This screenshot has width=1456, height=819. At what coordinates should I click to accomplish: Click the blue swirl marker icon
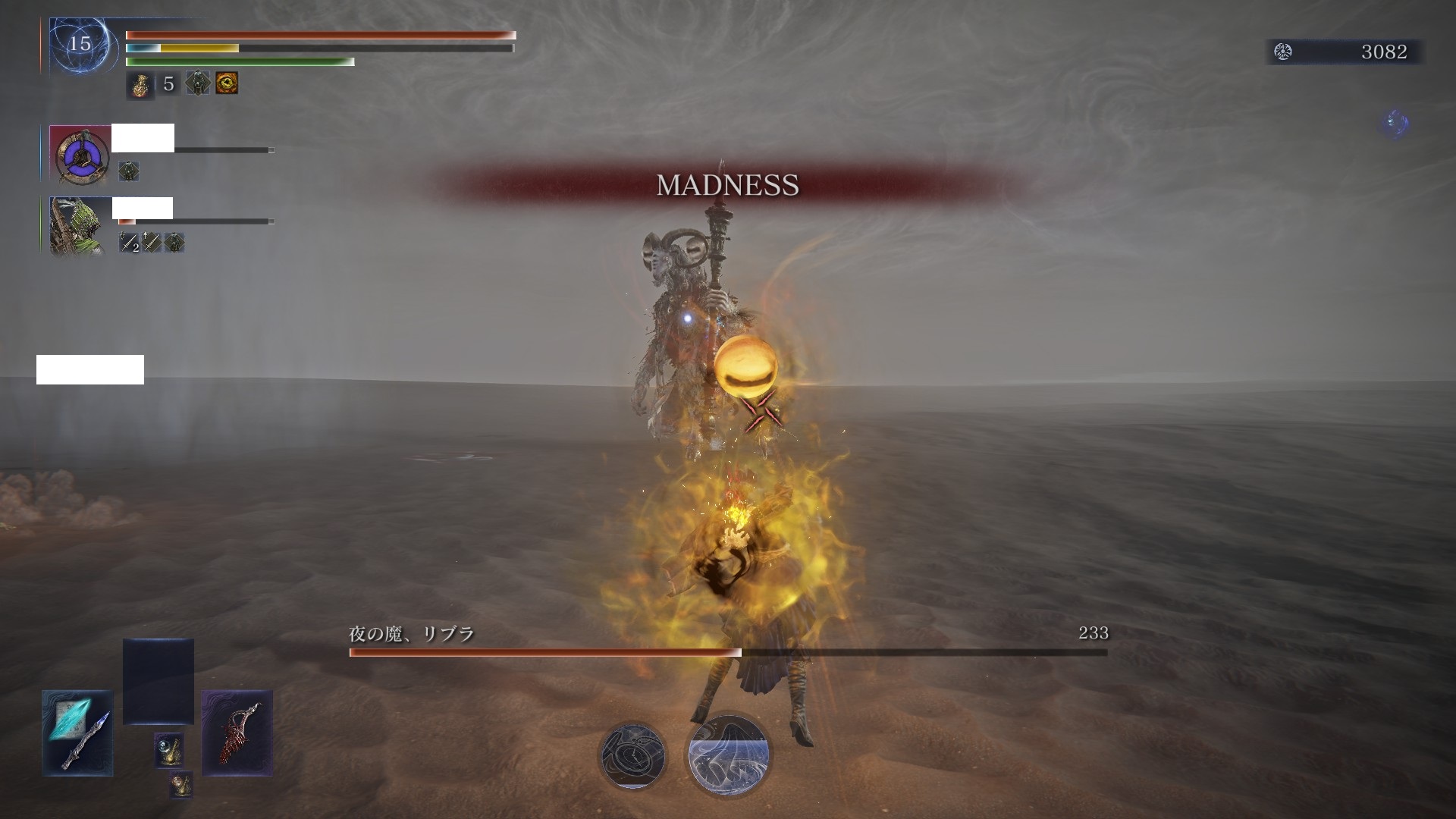click(1395, 123)
